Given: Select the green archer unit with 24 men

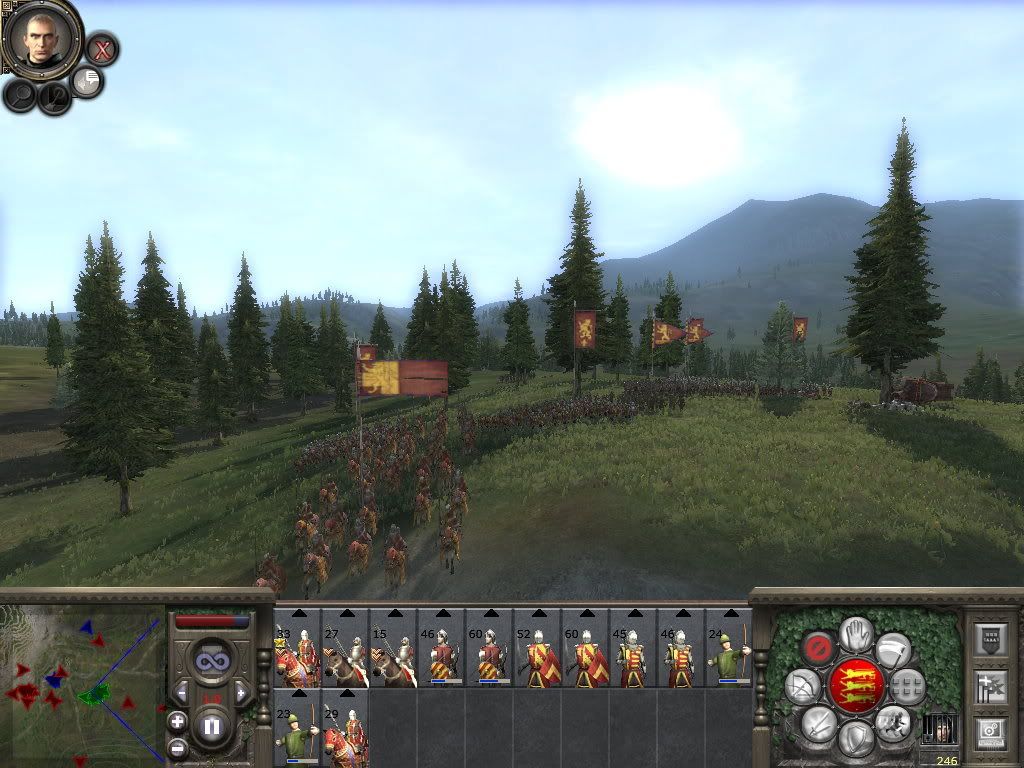Looking at the screenshot, I should [x=729, y=648].
